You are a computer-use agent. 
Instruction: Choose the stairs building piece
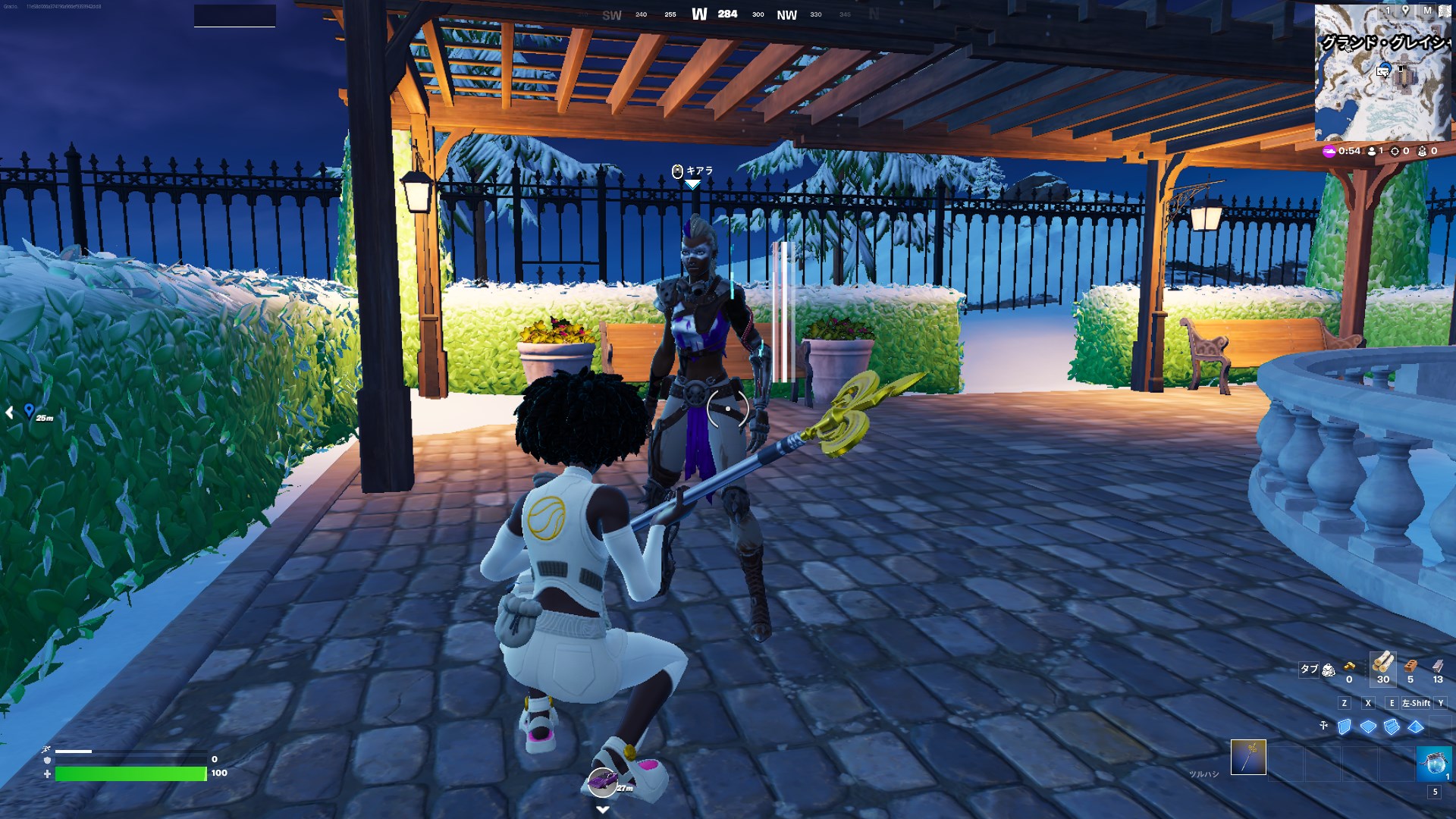[1392, 726]
